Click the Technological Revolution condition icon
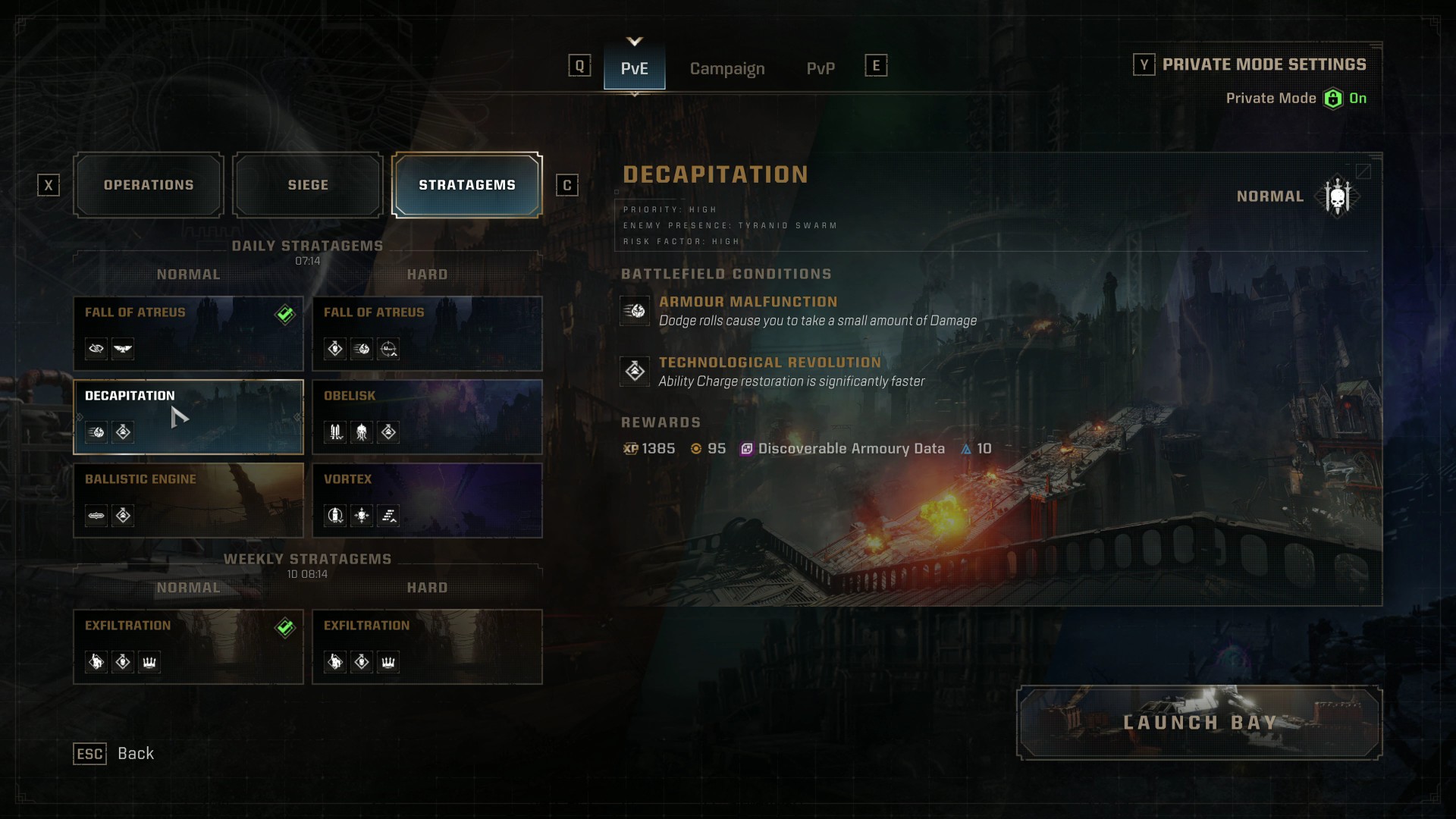 click(x=635, y=372)
